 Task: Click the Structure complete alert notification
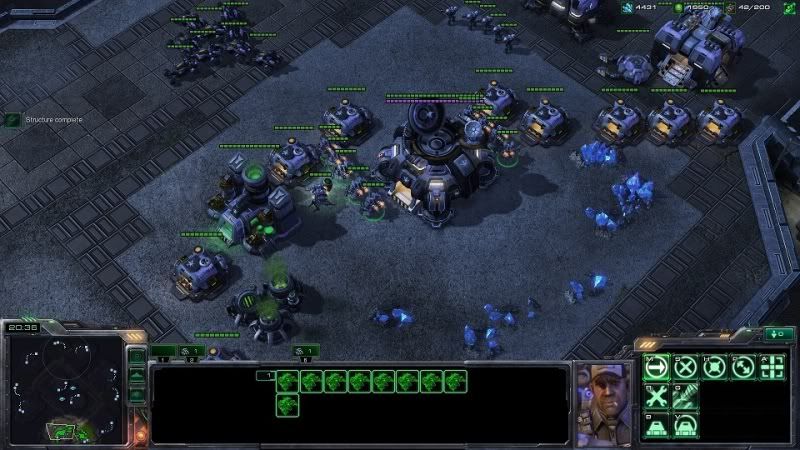tap(42, 120)
